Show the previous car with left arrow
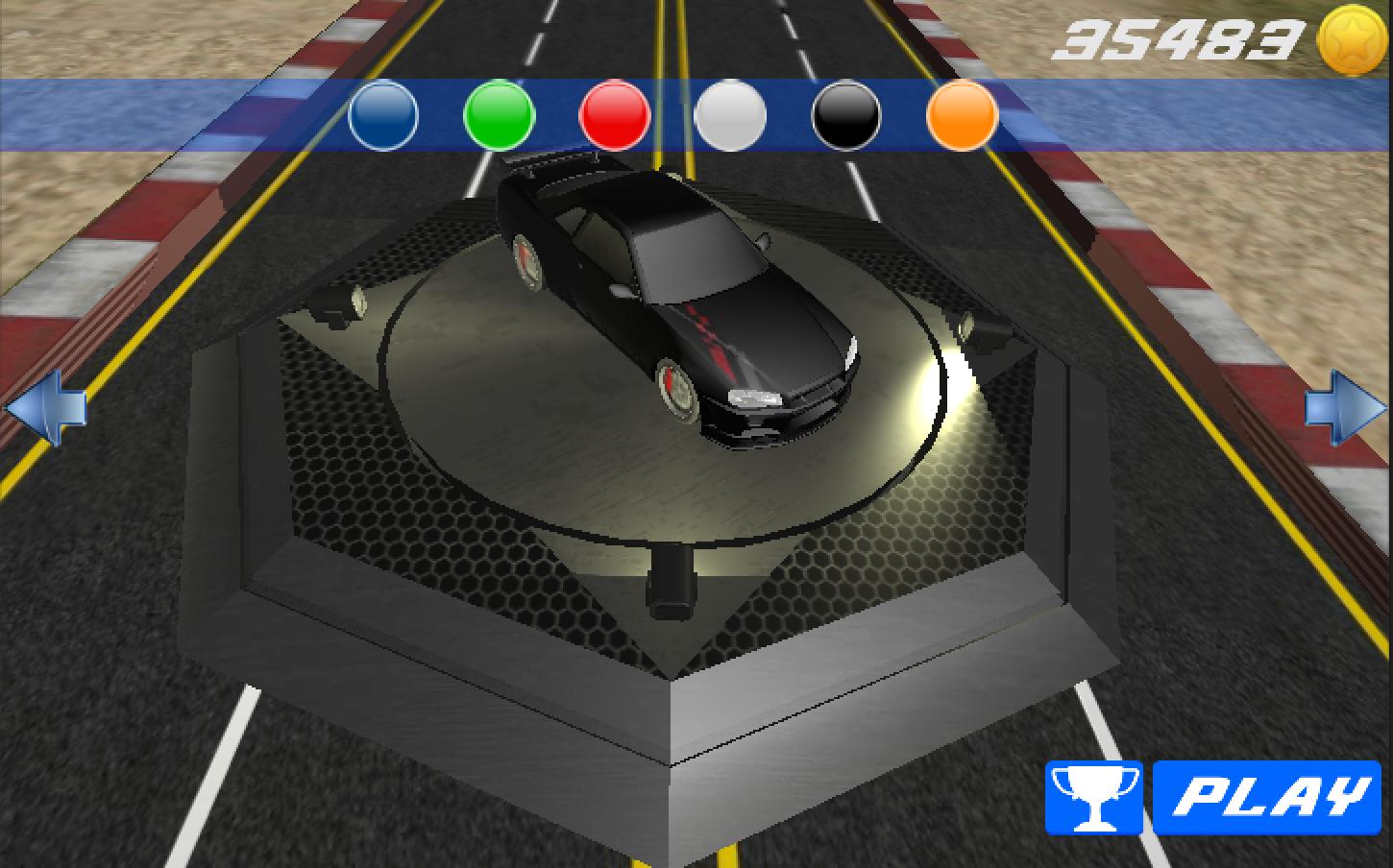The width and height of the screenshot is (1393, 868). [x=45, y=408]
